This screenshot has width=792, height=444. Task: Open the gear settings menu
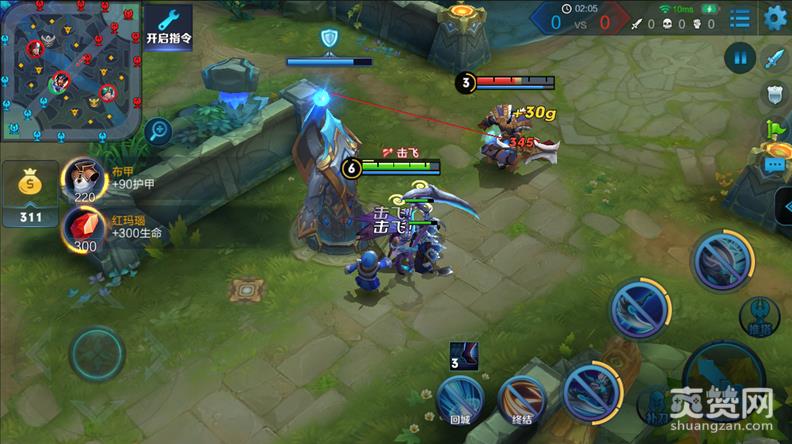[775, 17]
